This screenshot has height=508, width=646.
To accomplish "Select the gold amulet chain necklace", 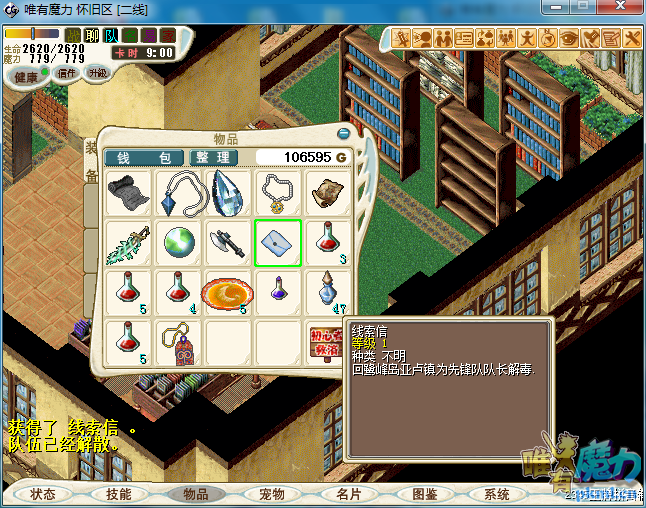I will (x=277, y=193).
